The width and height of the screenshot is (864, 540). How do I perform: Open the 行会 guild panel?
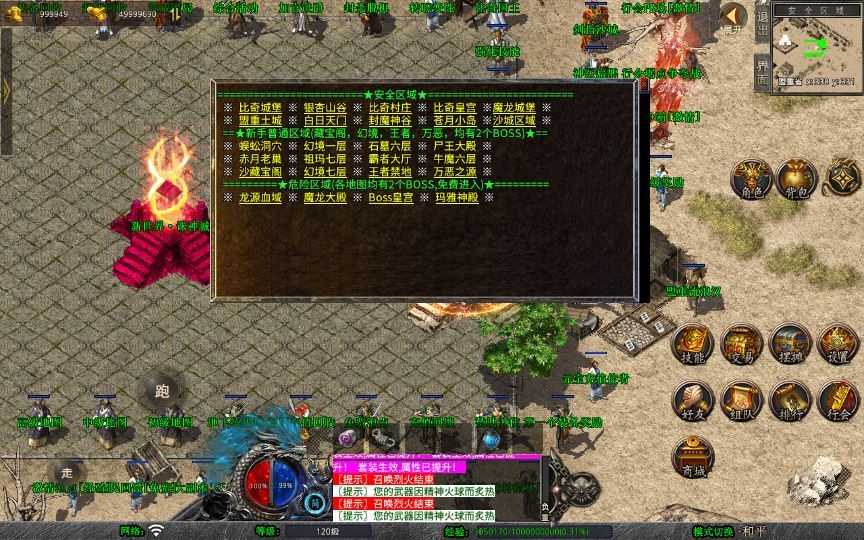[838, 400]
